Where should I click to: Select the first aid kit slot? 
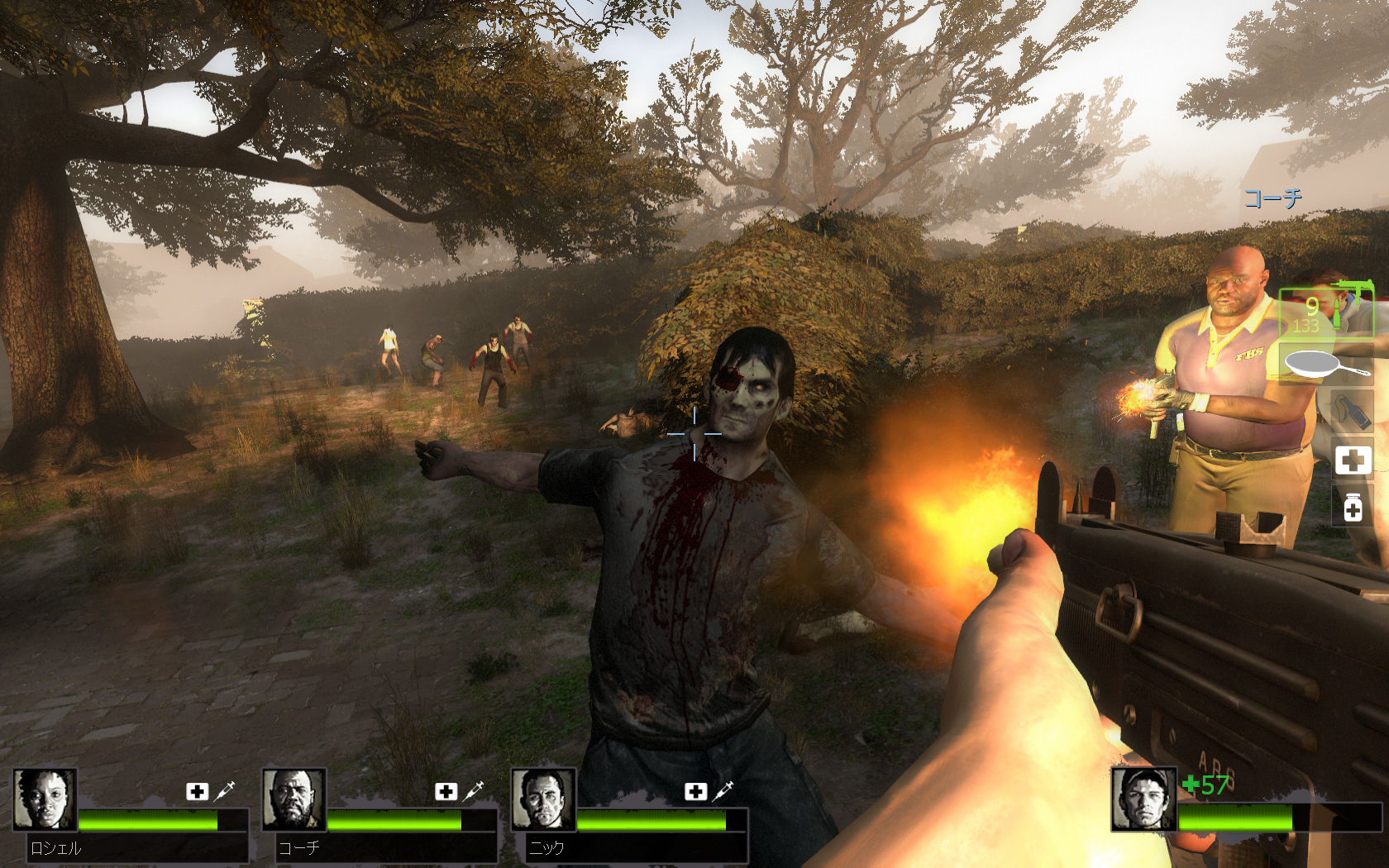click(x=1353, y=460)
